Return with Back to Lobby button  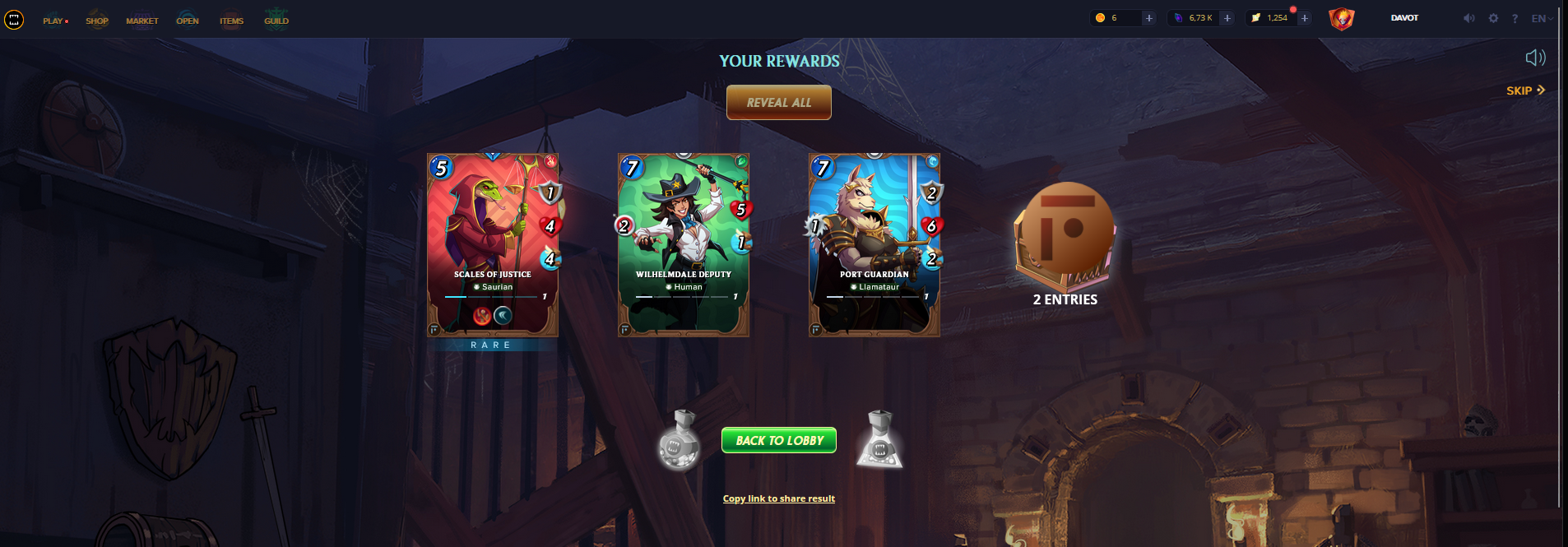pos(778,440)
